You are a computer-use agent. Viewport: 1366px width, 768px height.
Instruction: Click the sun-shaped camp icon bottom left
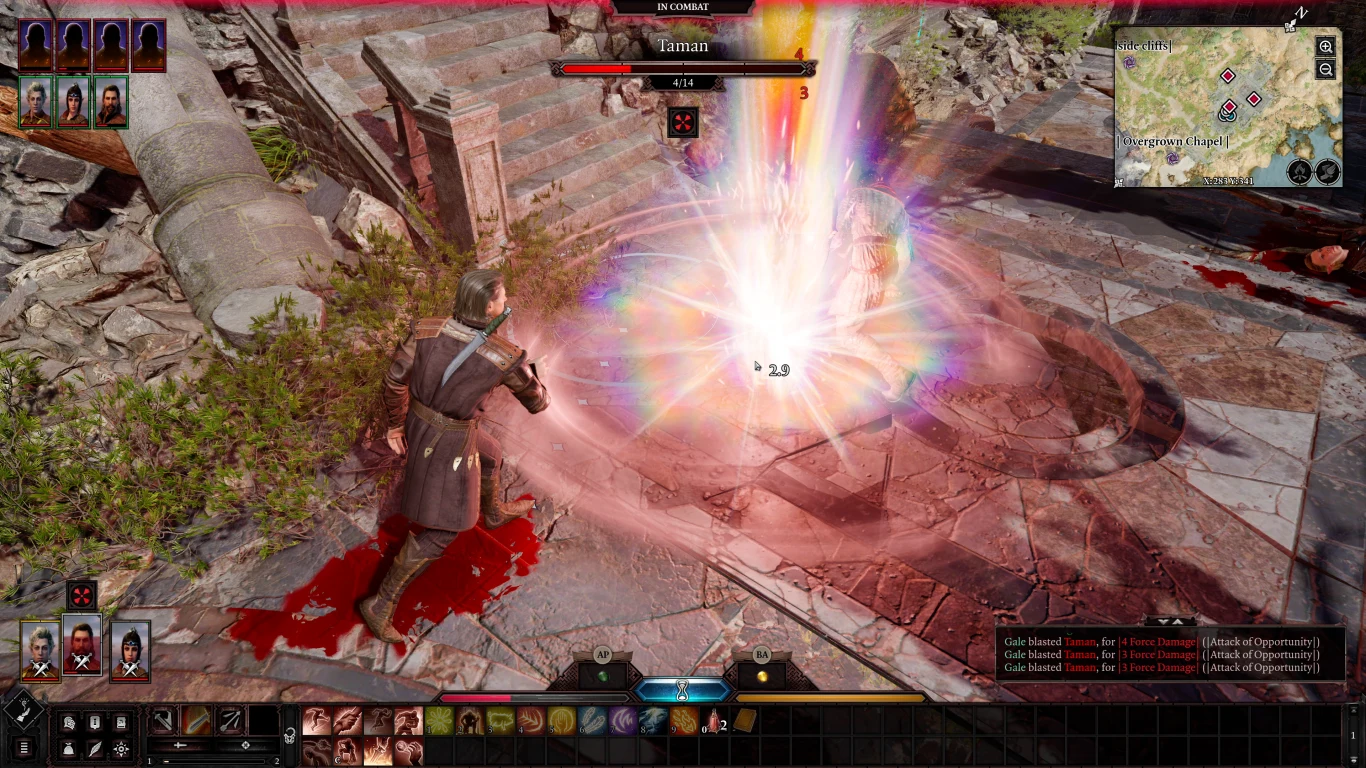click(120, 747)
